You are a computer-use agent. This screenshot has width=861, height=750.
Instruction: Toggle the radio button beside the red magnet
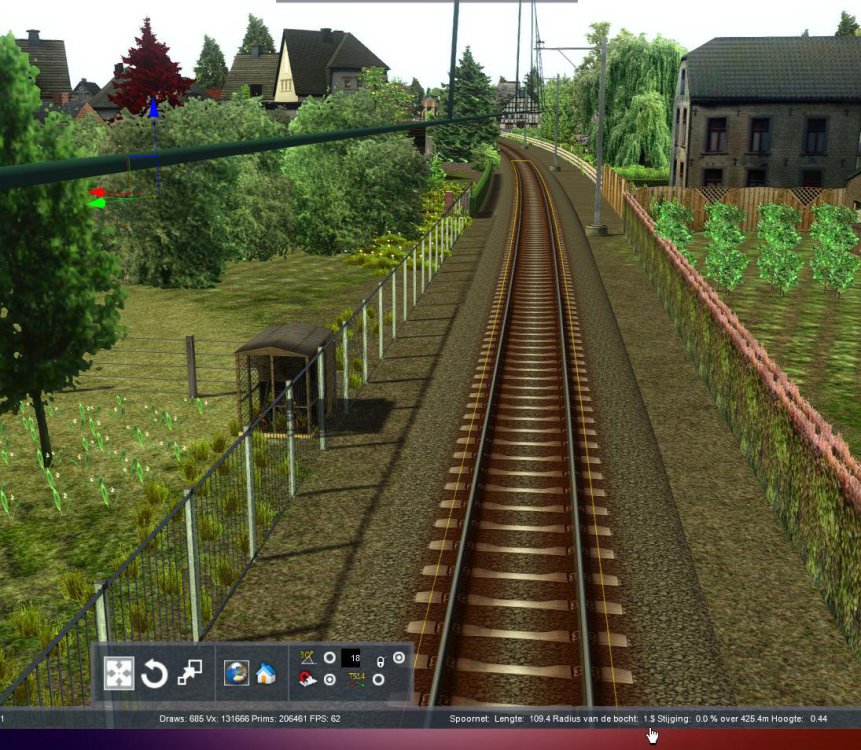tap(329, 680)
